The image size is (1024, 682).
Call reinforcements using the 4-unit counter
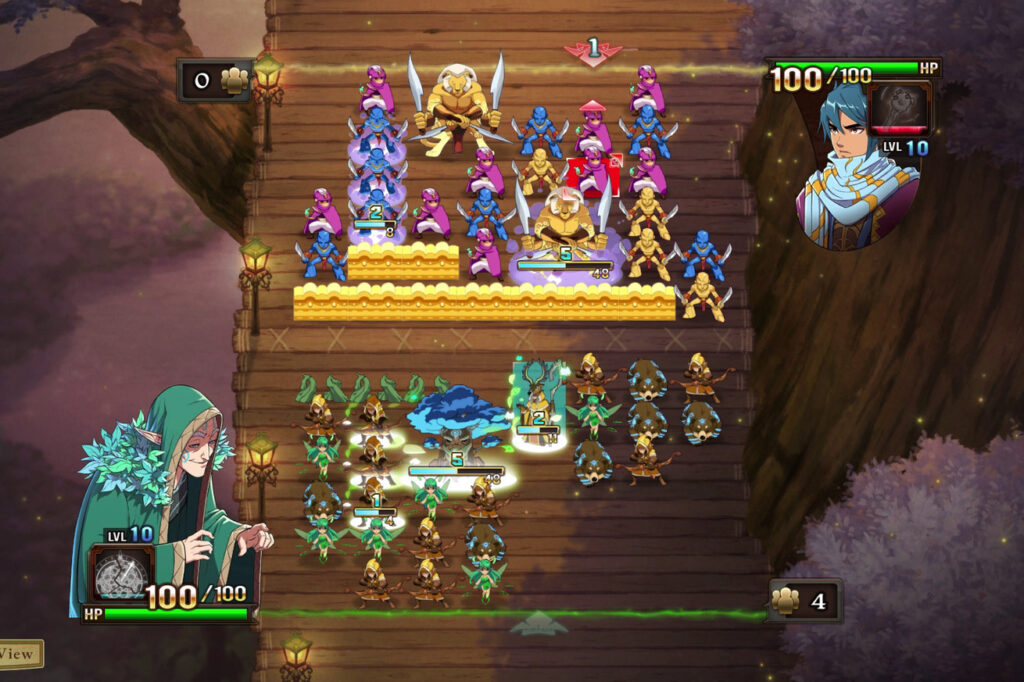(x=803, y=601)
